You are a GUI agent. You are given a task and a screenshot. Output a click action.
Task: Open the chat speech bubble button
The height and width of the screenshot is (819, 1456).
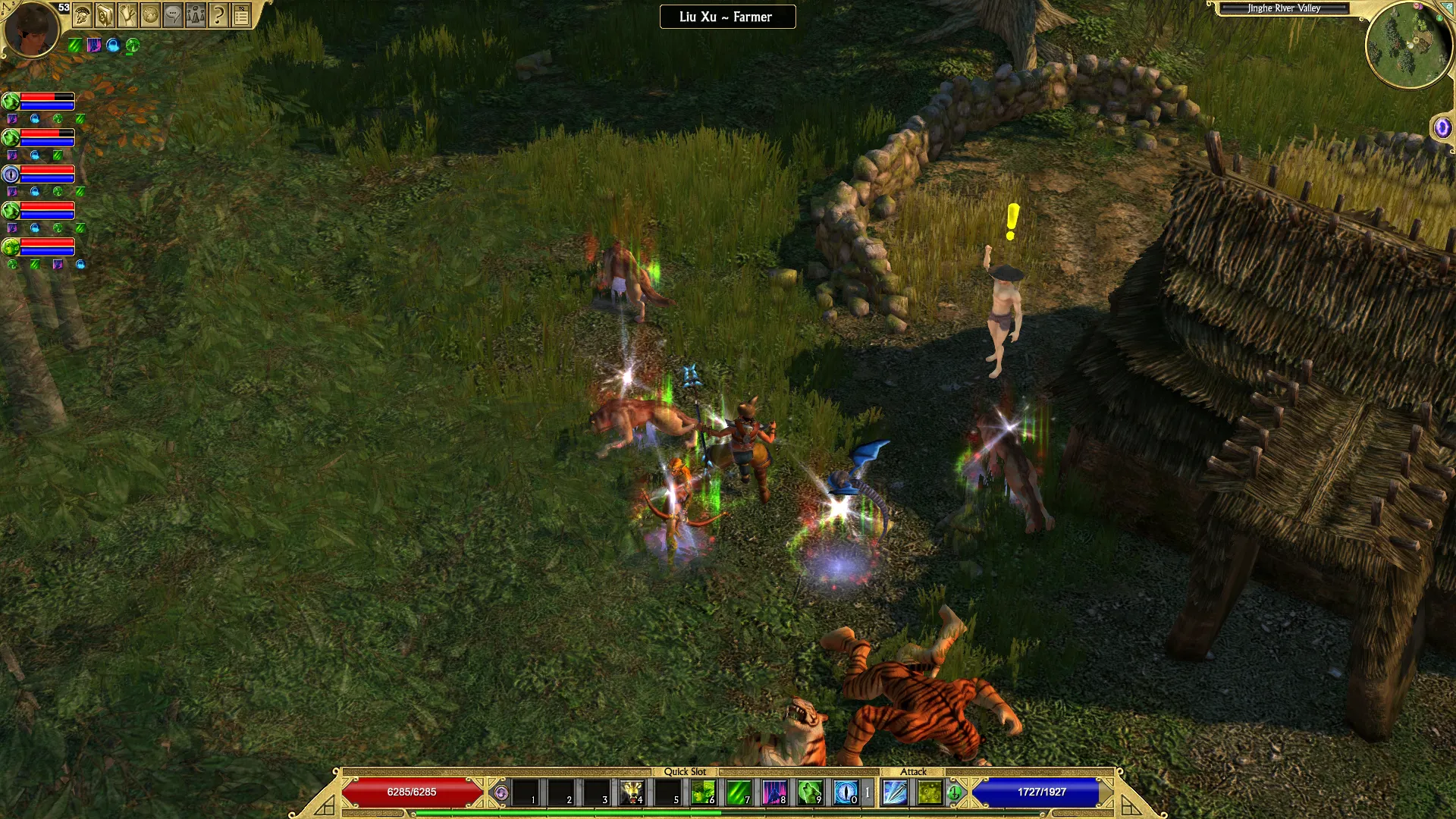[x=173, y=15]
